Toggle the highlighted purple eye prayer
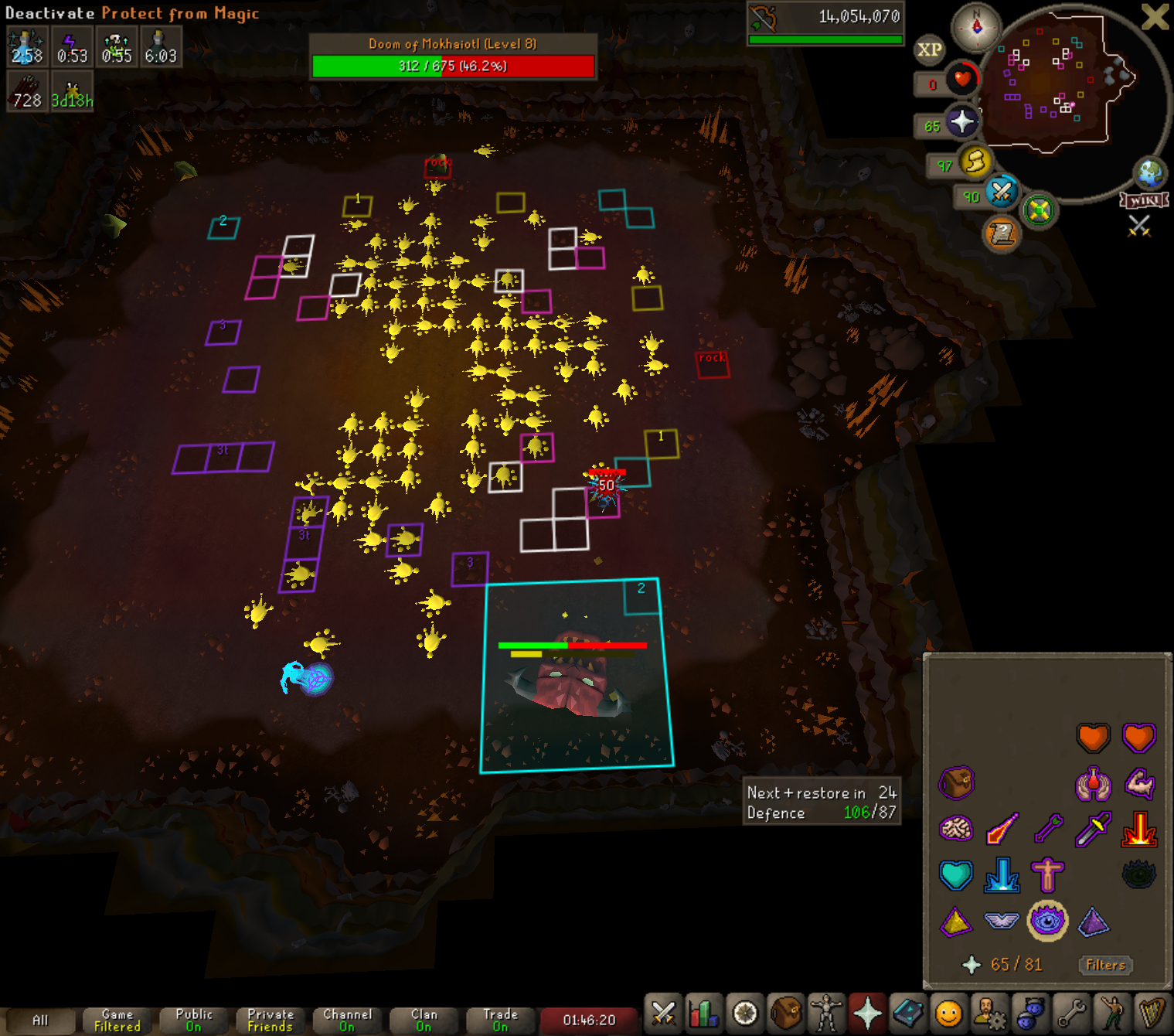Image resolution: width=1174 pixels, height=1036 pixels. [1047, 921]
